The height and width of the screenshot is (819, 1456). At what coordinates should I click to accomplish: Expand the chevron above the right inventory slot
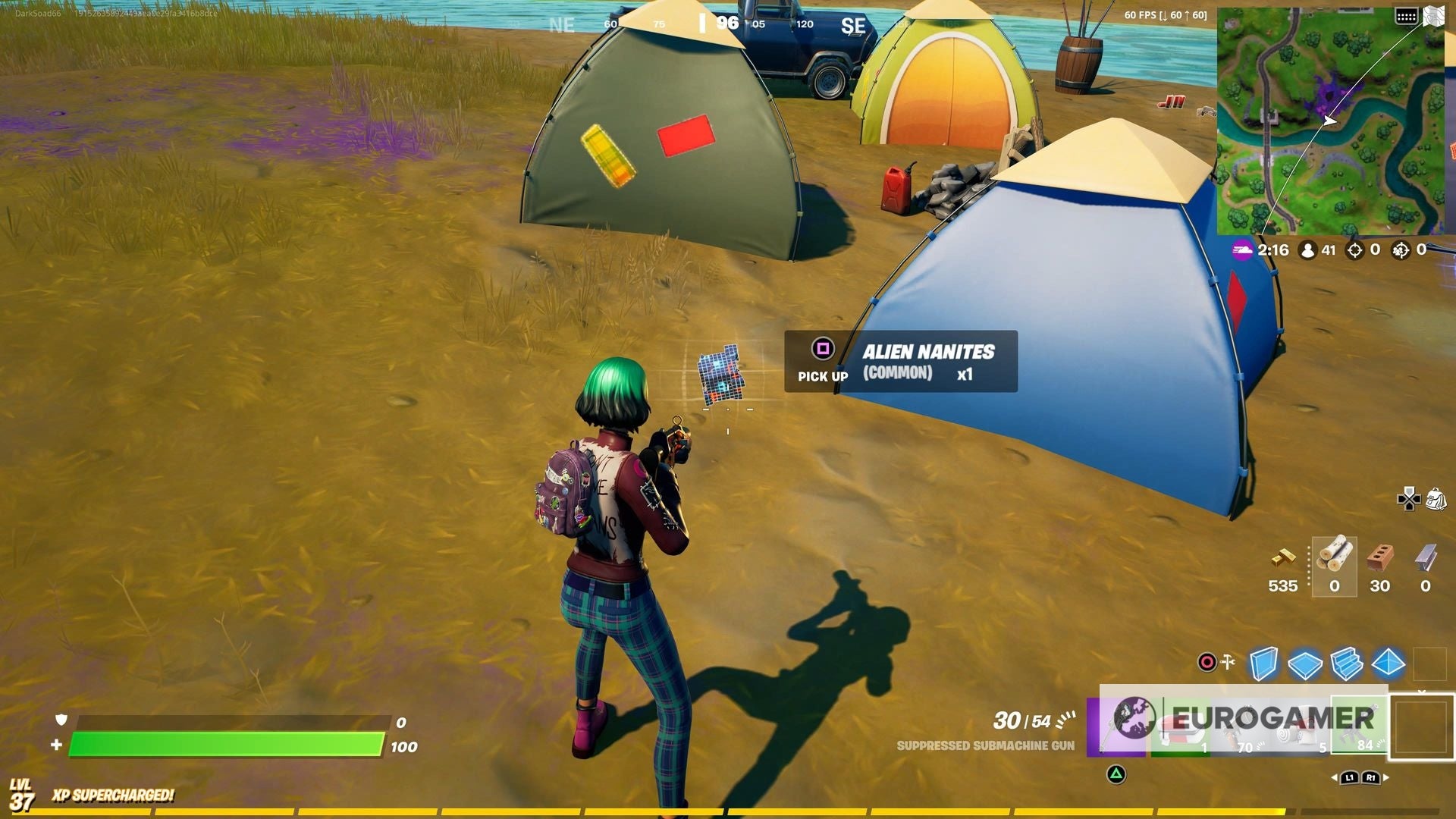coord(1421,692)
